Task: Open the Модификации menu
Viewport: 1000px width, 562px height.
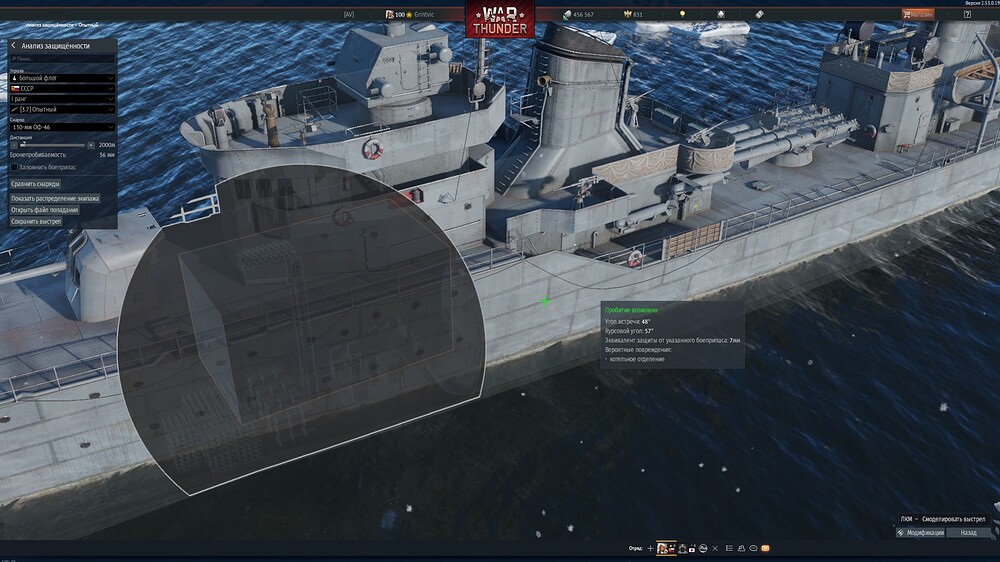Action: click(x=921, y=533)
